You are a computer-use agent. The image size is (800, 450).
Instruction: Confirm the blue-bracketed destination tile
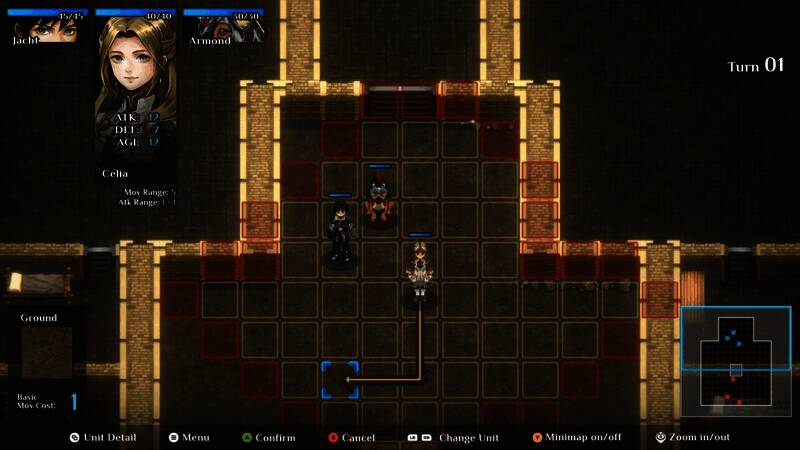point(340,380)
